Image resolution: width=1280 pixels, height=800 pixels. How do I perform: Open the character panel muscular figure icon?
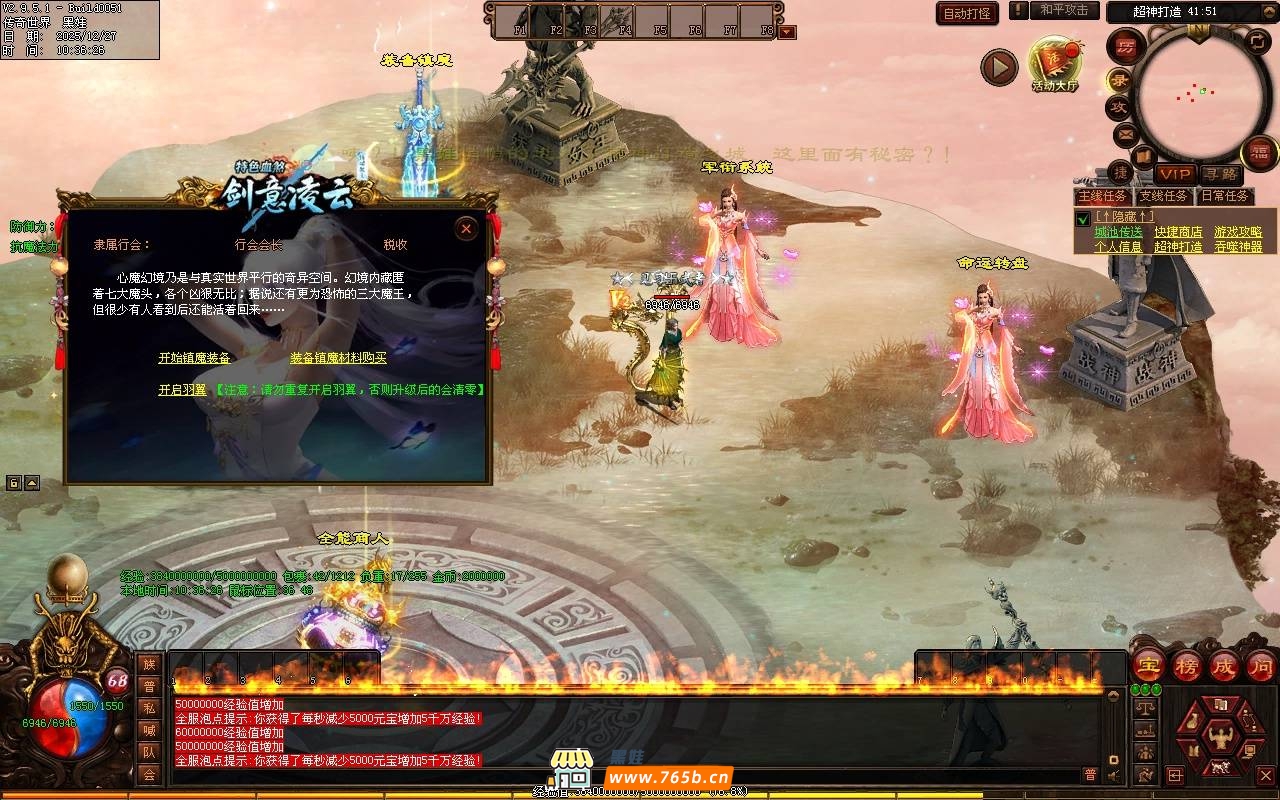1218,740
